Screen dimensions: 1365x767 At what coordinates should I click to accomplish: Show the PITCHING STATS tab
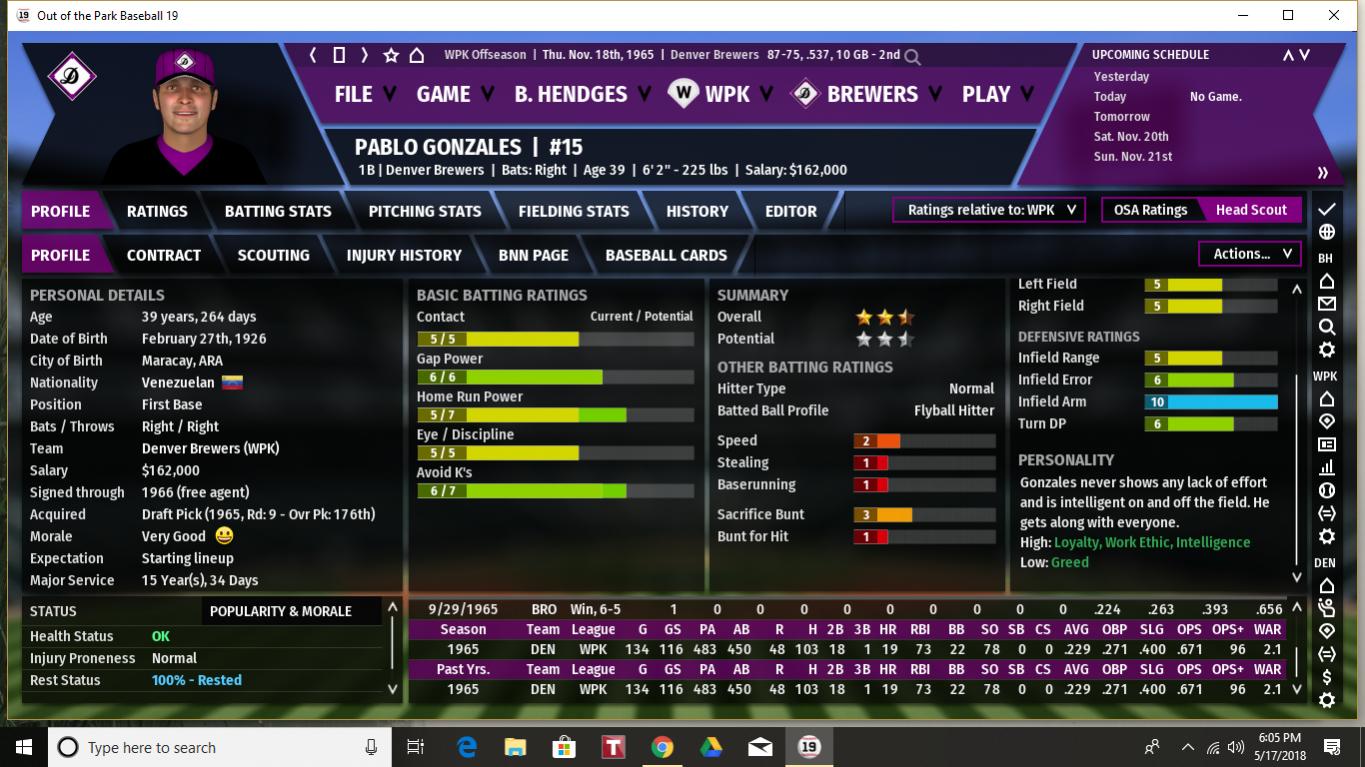tap(425, 211)
